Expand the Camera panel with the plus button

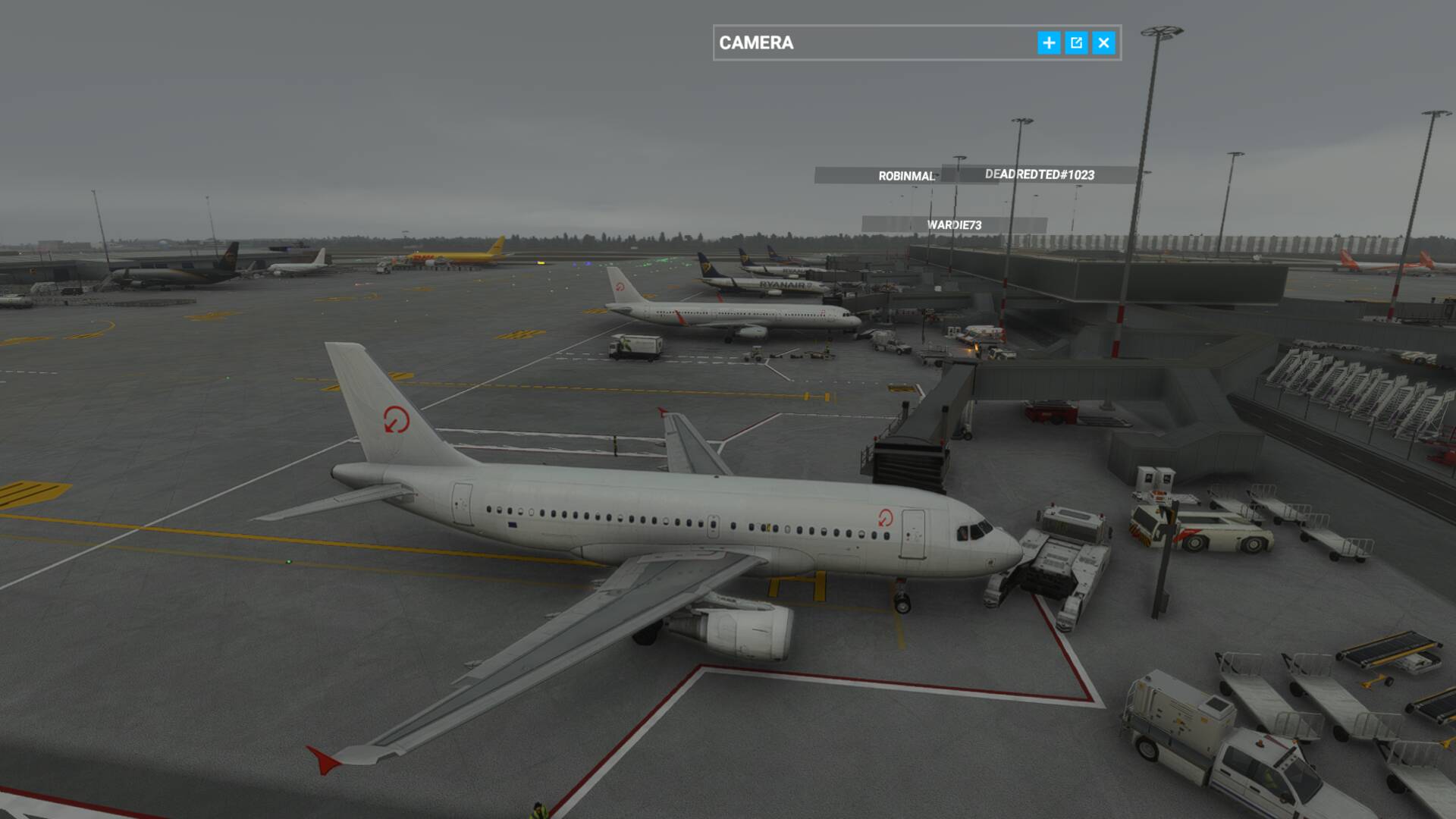pos(1049,43)
